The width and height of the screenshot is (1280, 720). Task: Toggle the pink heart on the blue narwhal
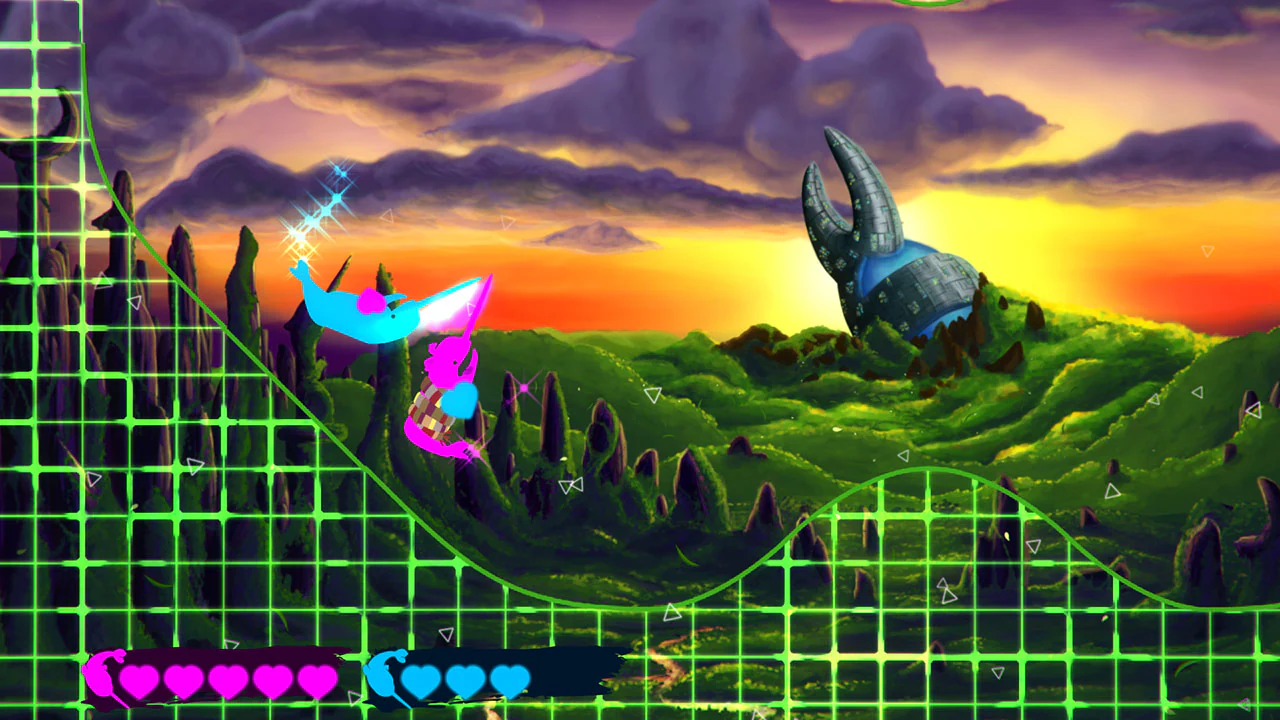point(371,300)
